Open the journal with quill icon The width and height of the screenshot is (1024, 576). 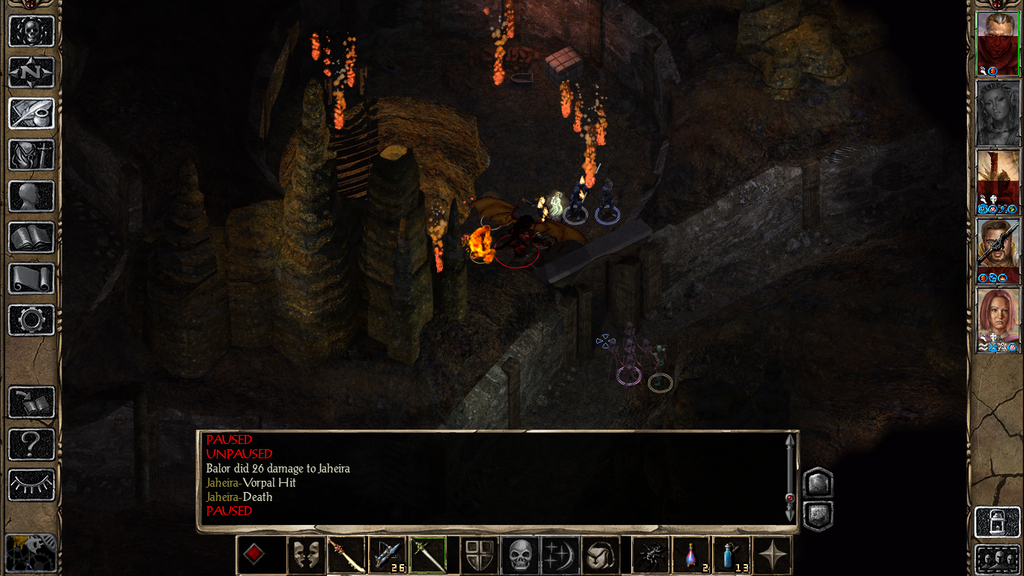click(31, 113)
